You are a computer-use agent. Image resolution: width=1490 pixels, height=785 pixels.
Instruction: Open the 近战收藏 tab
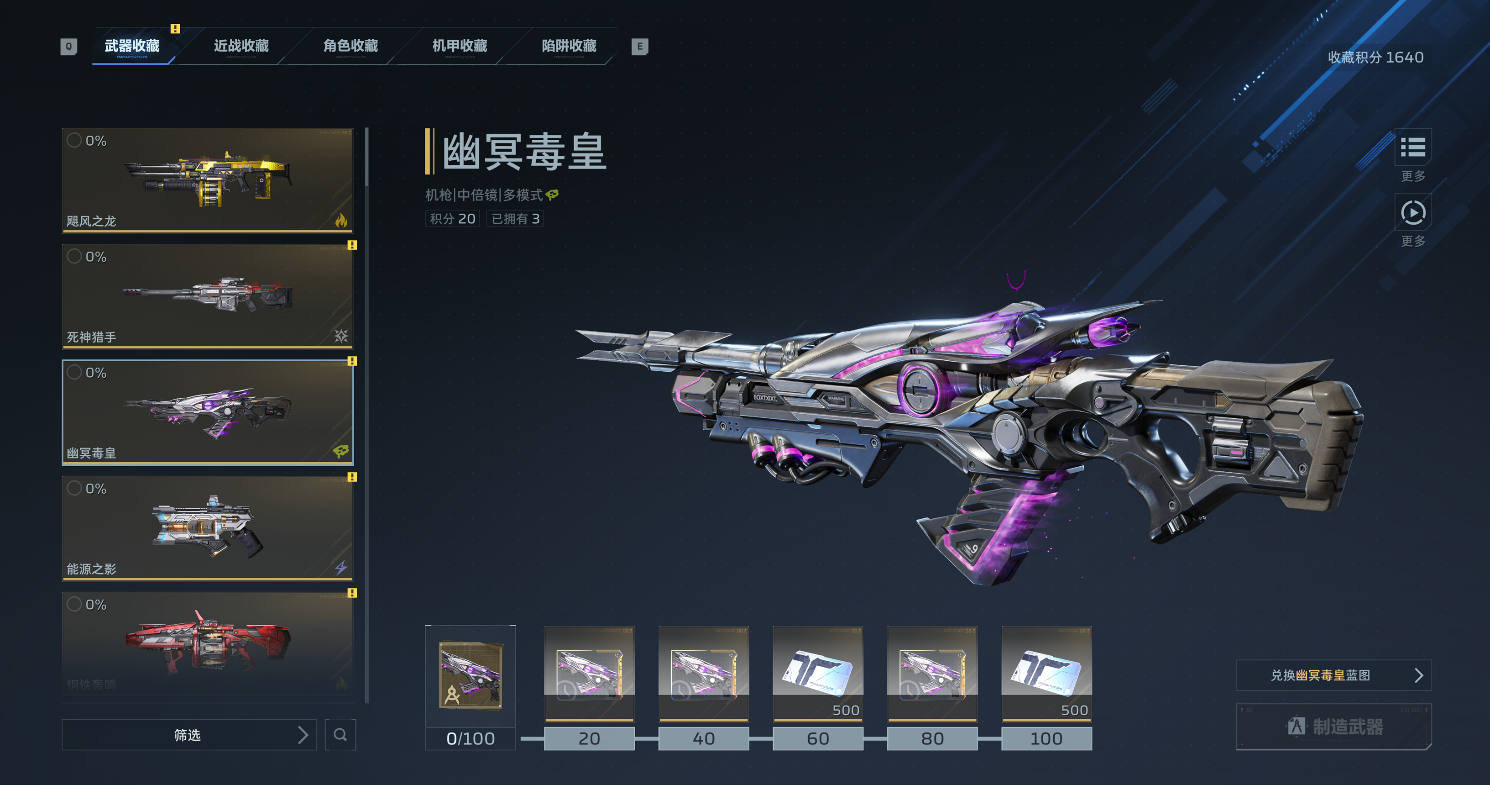coord(241,46)
